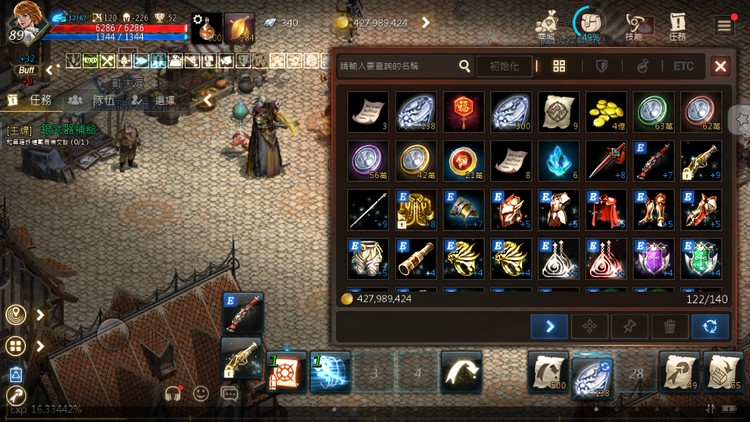Click the inventory name search field
This screenshot has width=750, height=422.
pyautogui.click(x=396, y=66)
